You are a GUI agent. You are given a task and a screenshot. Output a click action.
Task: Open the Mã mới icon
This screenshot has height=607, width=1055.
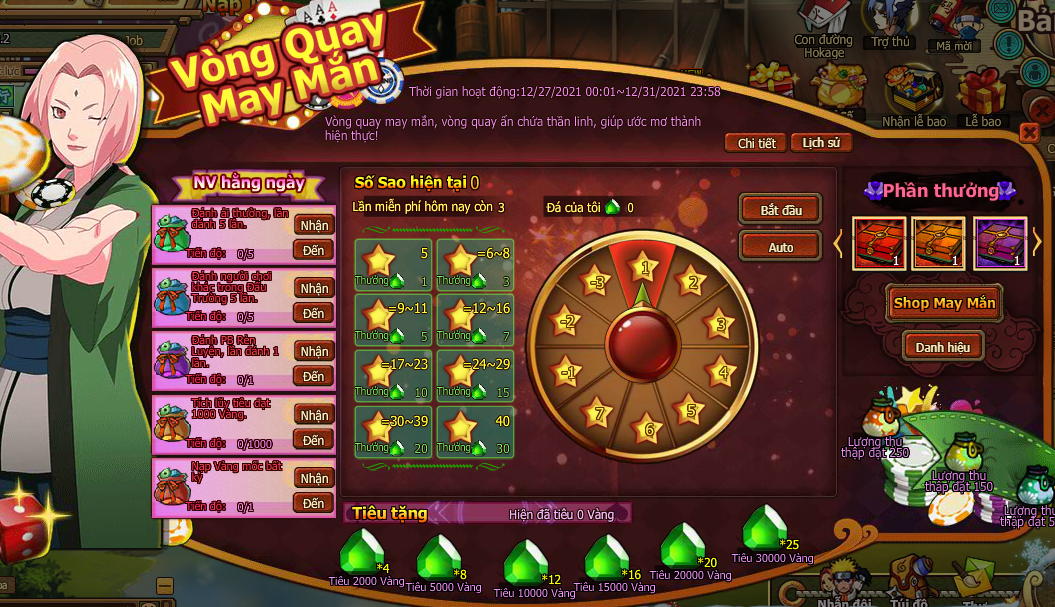pyautogui.click(x=955, y=18)
